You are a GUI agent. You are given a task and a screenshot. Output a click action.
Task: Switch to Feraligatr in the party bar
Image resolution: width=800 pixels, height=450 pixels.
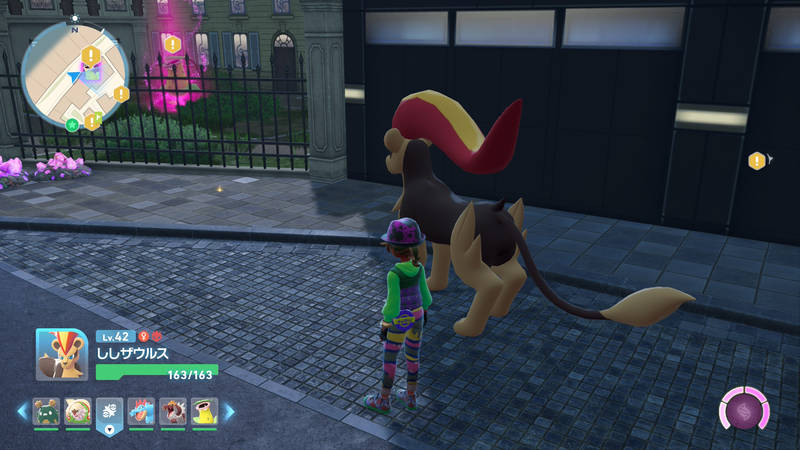(x=142, y=412)
